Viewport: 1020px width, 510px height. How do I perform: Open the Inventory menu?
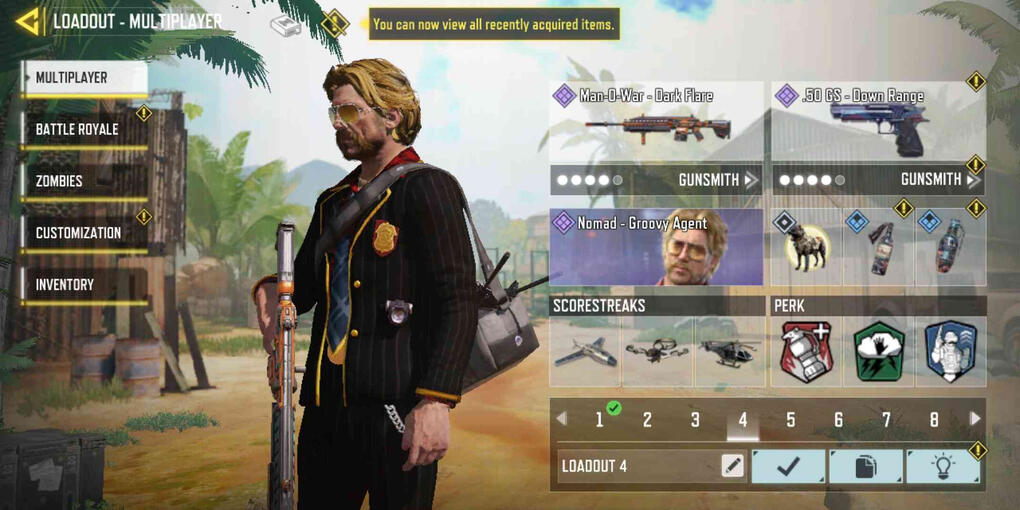click(86, 285)
